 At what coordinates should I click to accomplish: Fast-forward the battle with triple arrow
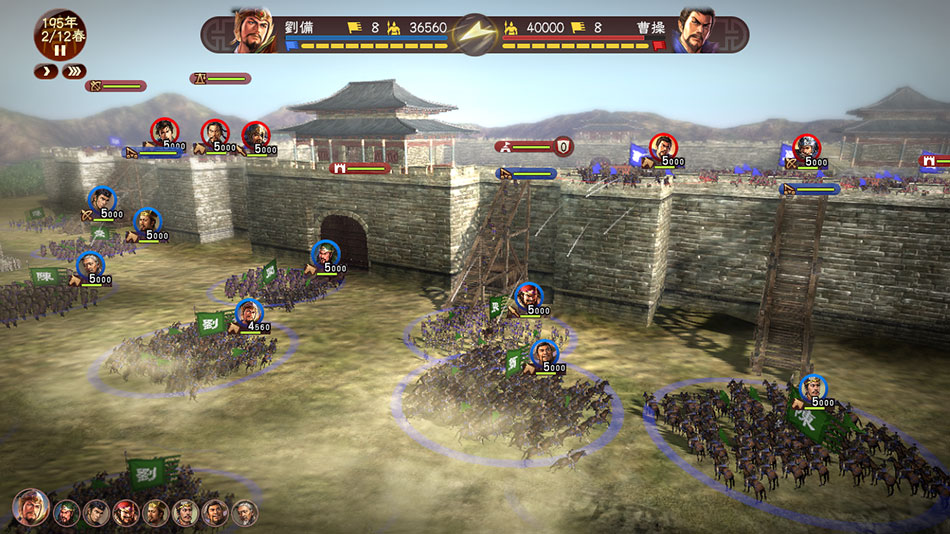tap(73, 71)
